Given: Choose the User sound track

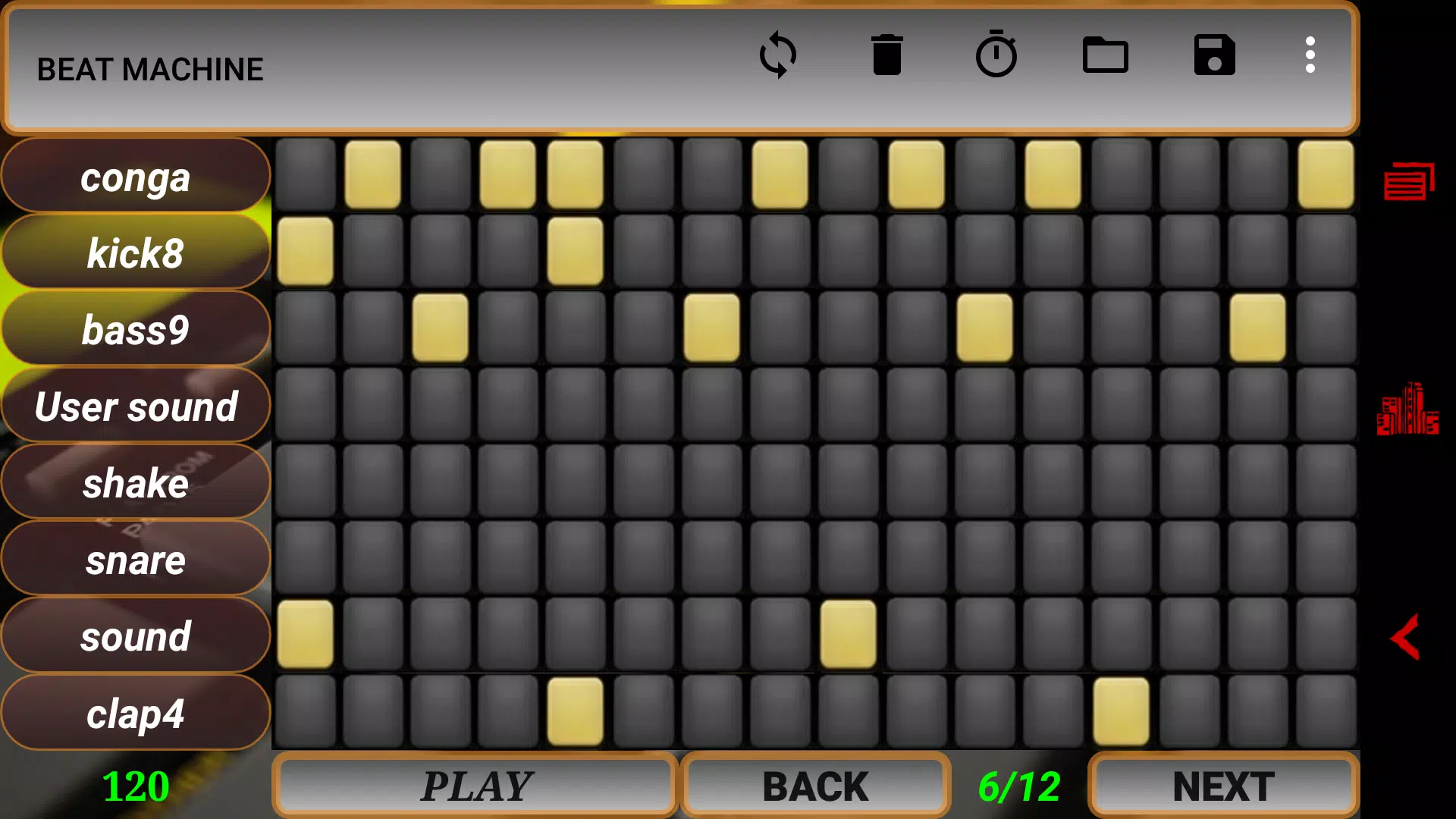Looking at the screenshot, I should (x=136, y=406).
